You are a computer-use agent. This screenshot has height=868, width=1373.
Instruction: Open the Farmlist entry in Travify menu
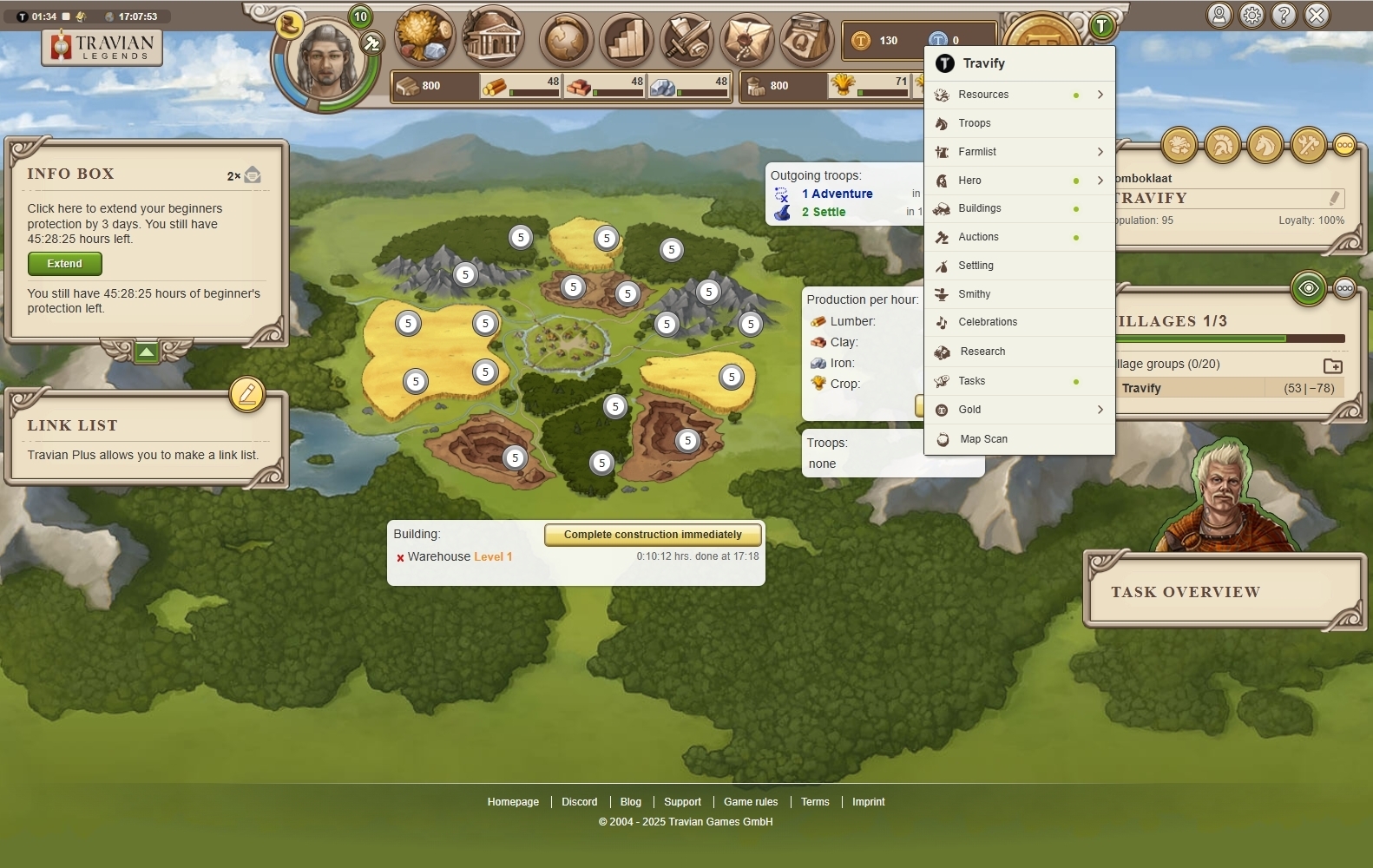977,152
